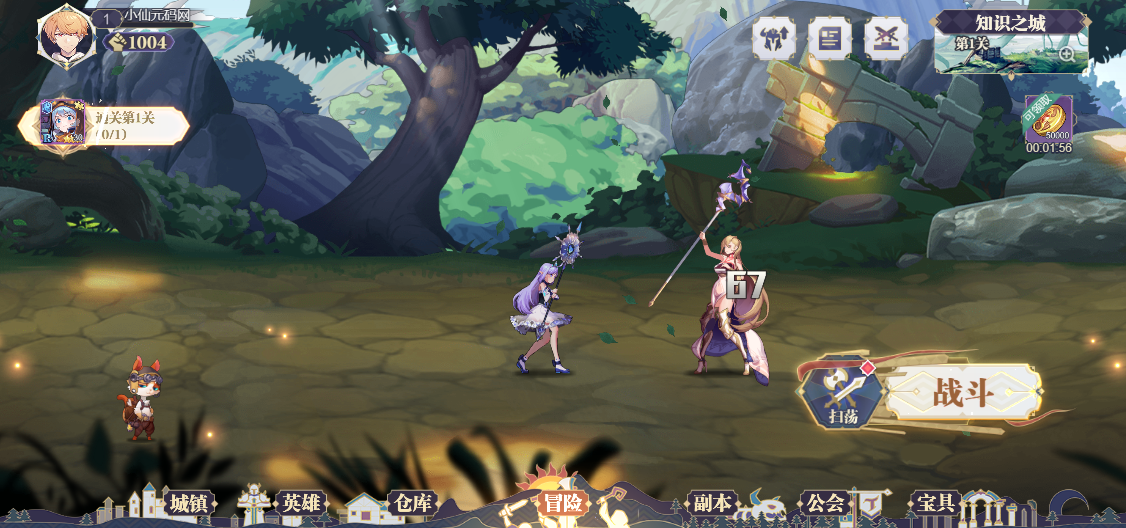Show the 宝具 treasure tab
Image resolution: width=1126 pixels, height=528 pixels.
(936, 503)
